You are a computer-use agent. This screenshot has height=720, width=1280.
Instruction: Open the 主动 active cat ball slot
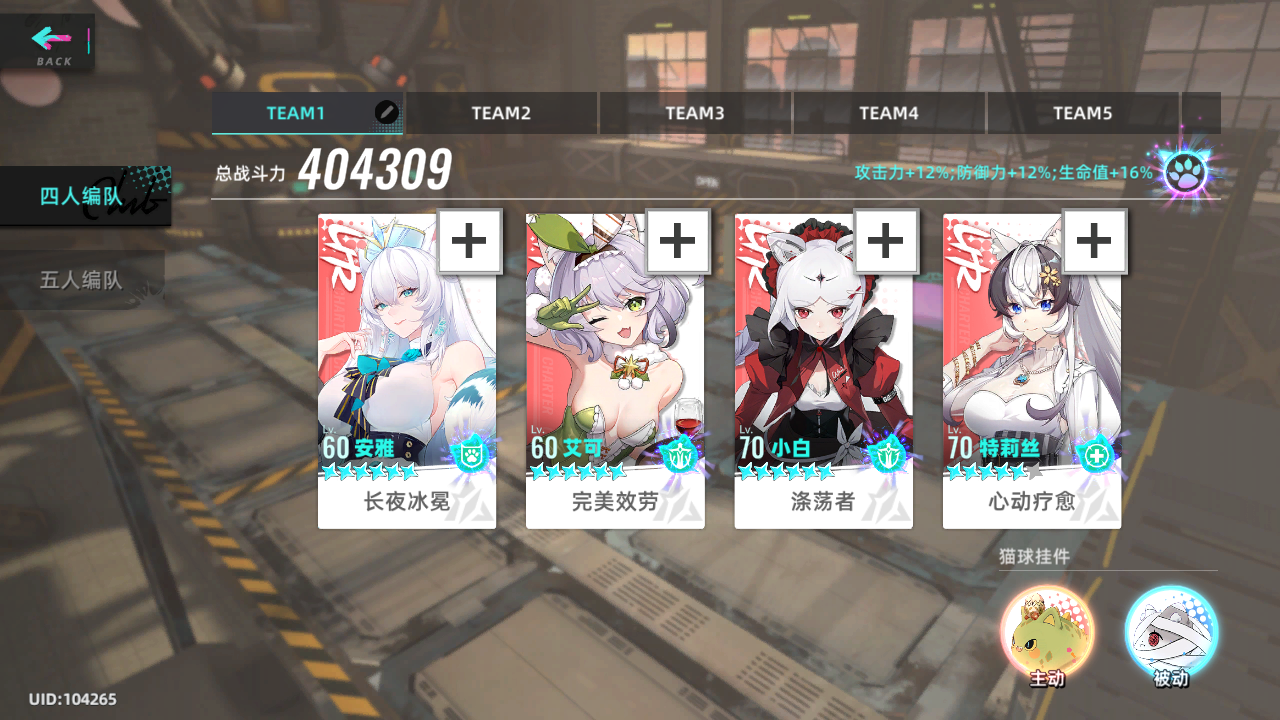tap(1047, 633)
